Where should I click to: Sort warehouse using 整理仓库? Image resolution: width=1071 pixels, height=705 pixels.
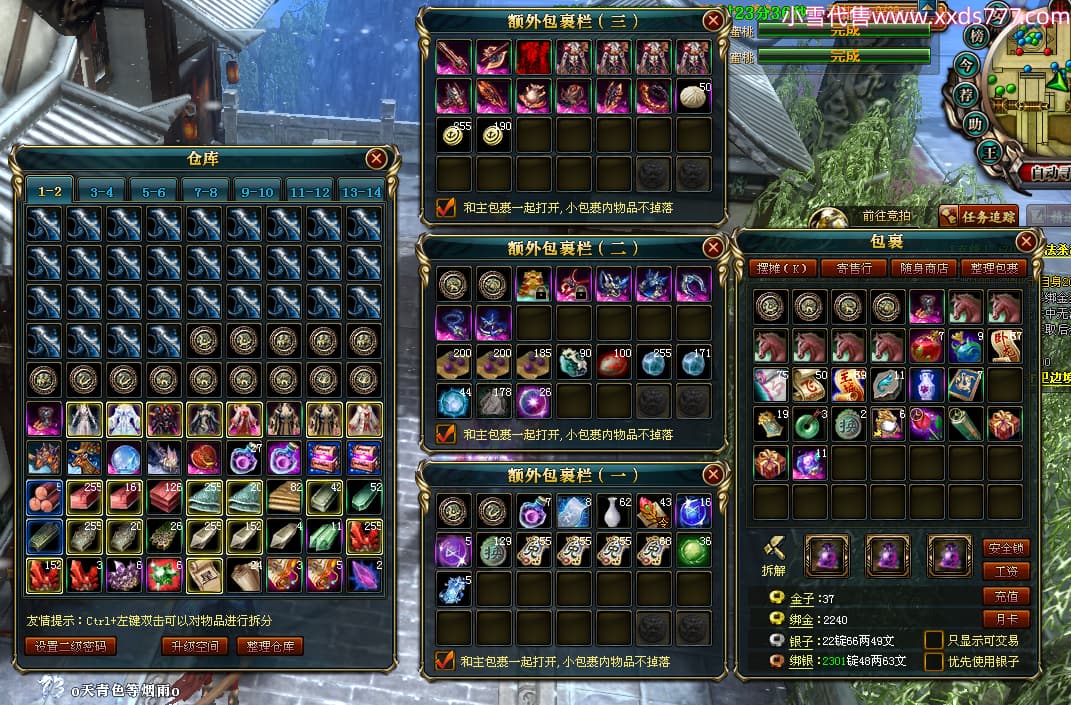click(270, 646)
